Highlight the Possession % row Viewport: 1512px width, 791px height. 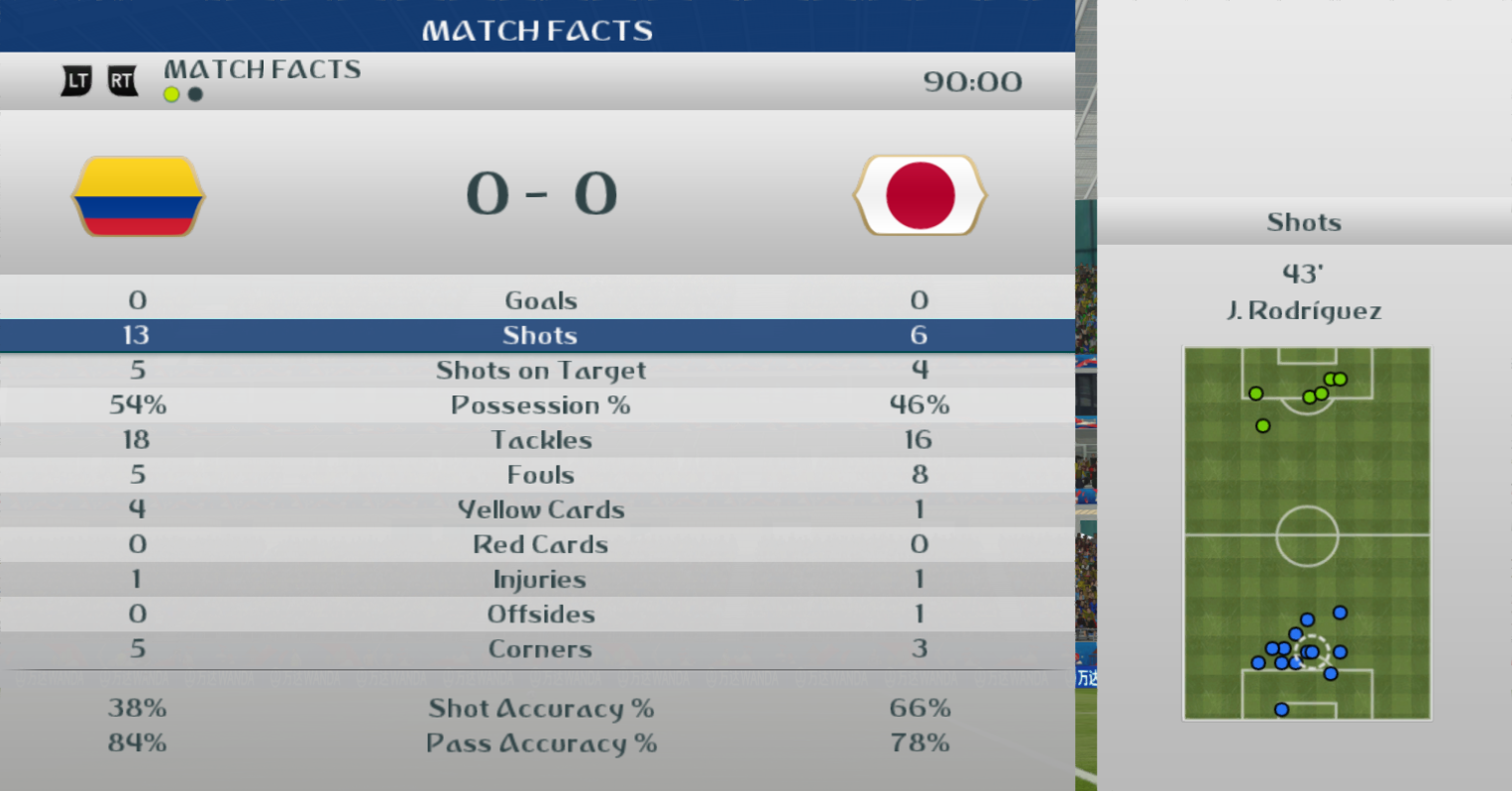tap(540, 405)
